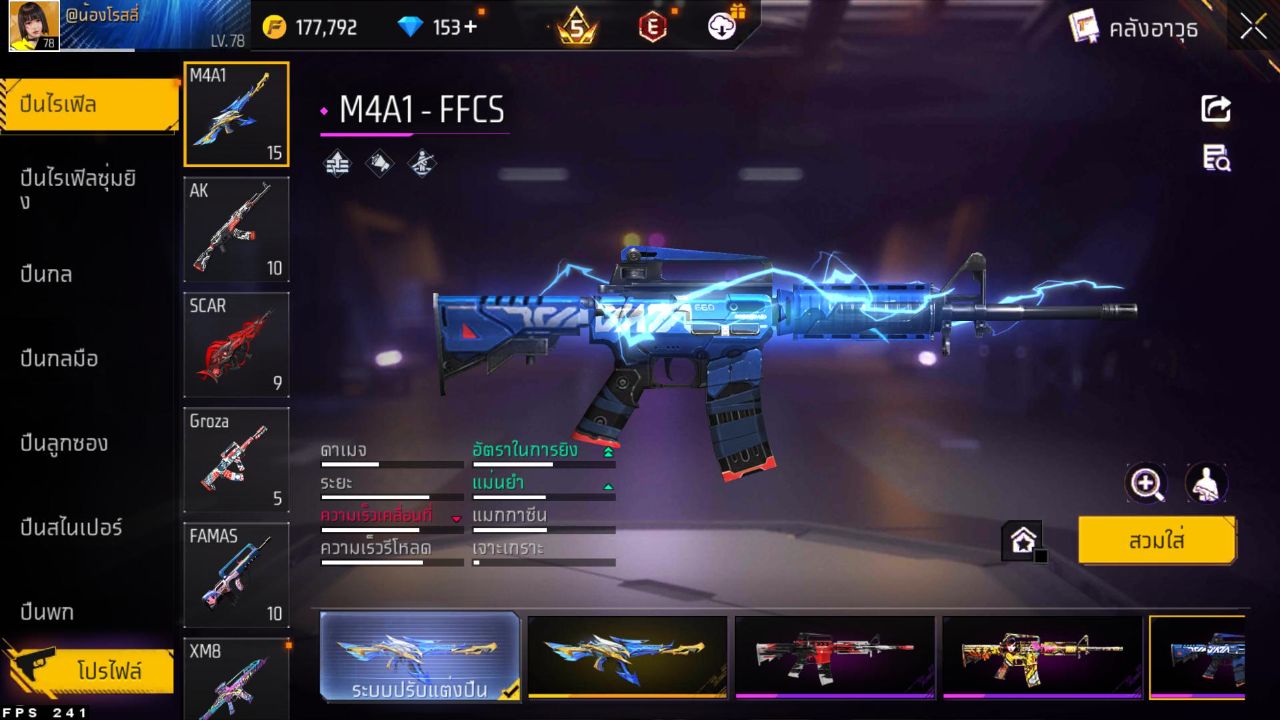Click the แม่นยำ accuracy stat bar
Image resolution: width=1280 pixels, height=720 pixels.
click(x=545, y=495)
